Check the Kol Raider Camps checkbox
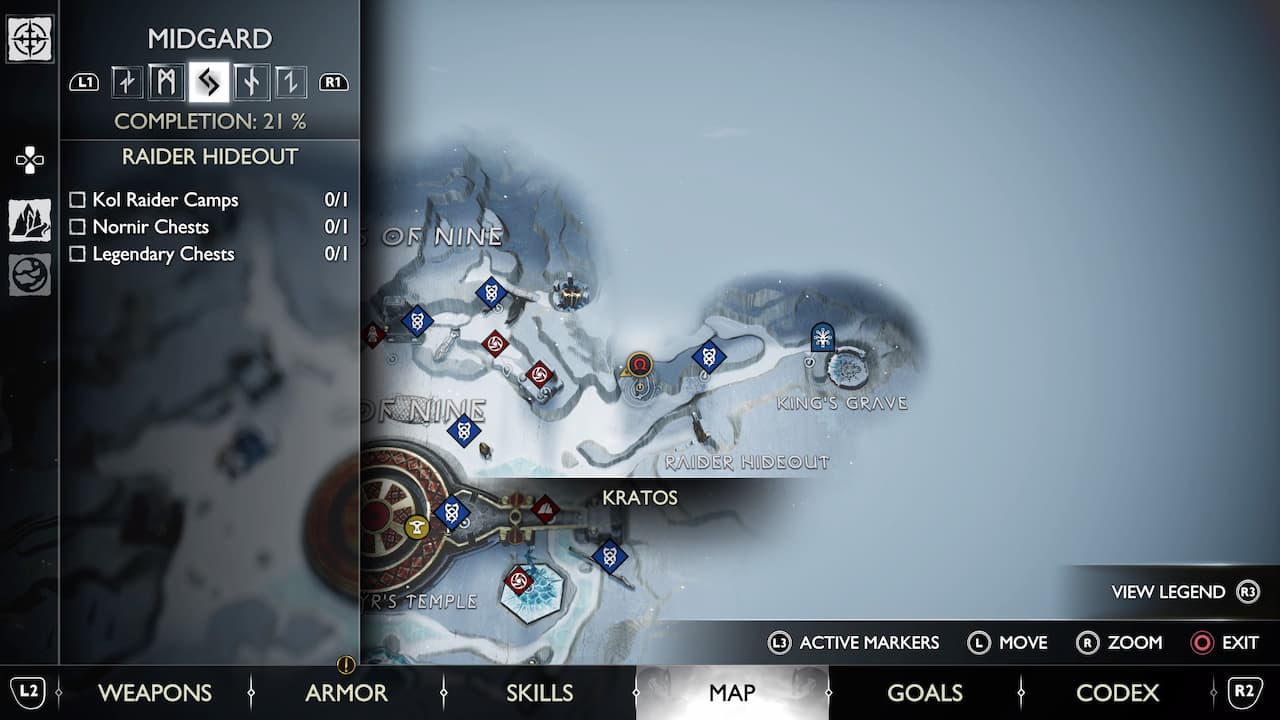The image size is (1280, 720). click(x=77, y=199)
